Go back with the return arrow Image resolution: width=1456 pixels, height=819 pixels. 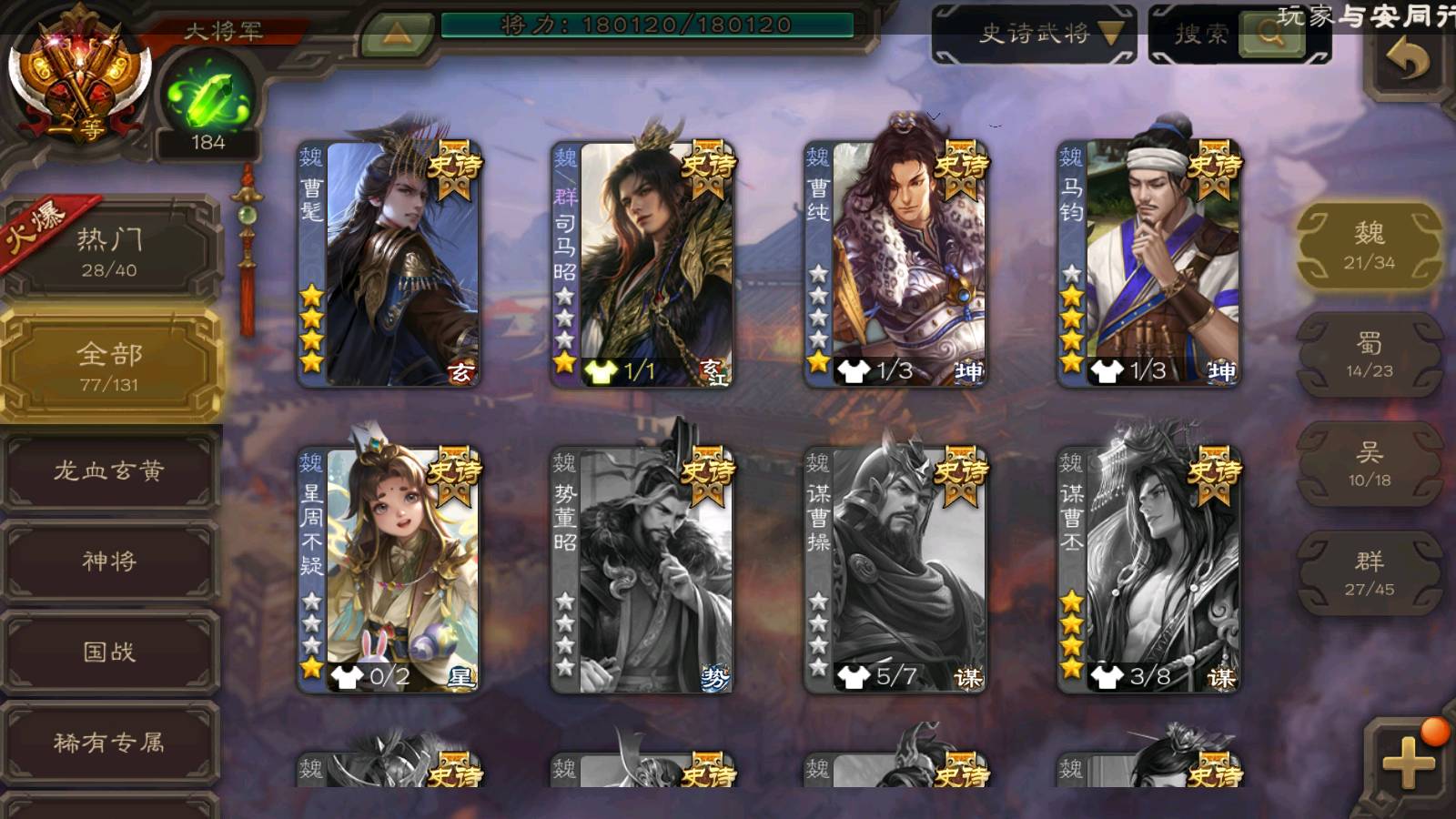click(x=1407, y=62)
